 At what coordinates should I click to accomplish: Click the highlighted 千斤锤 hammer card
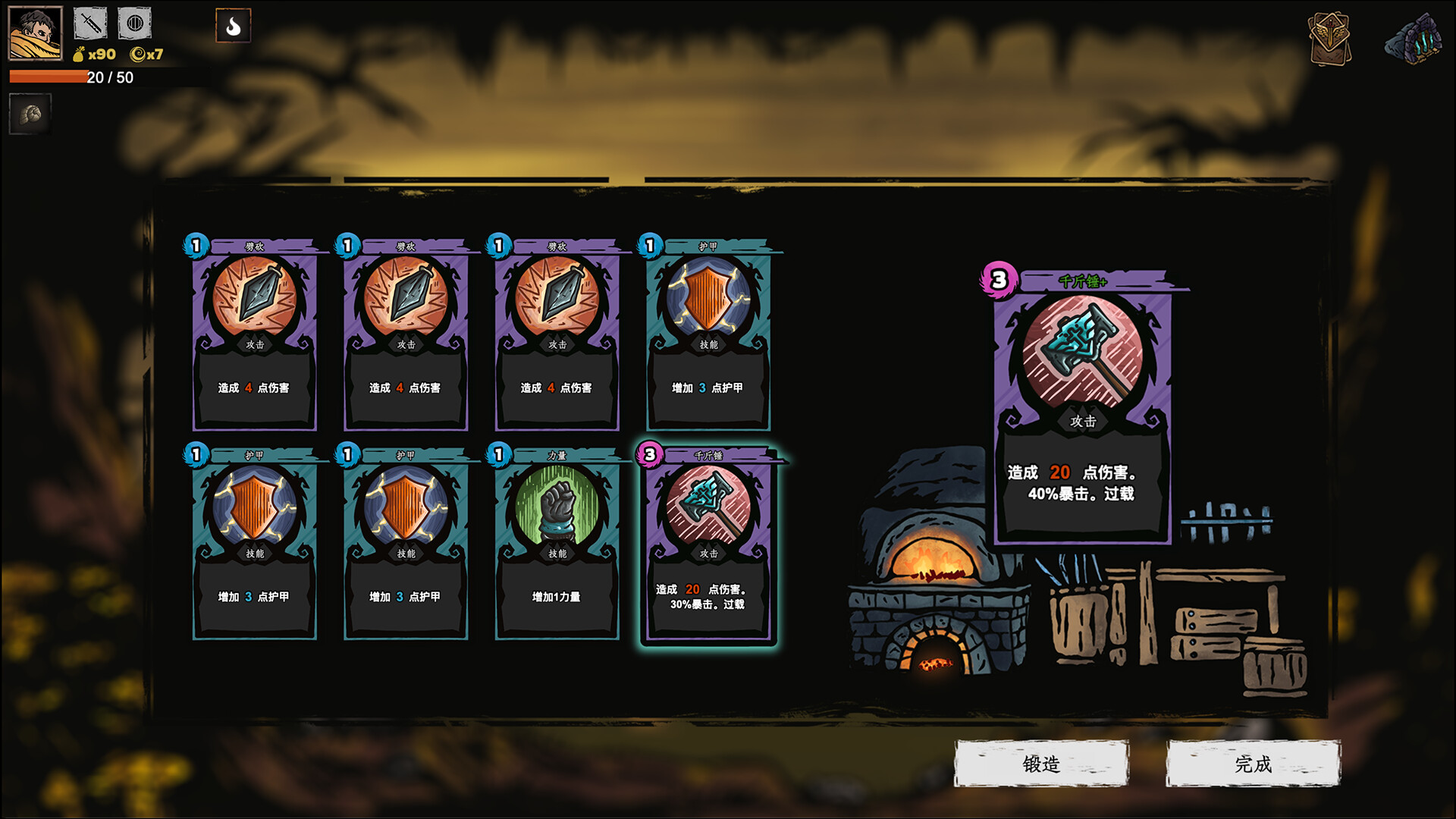[709, 542]
